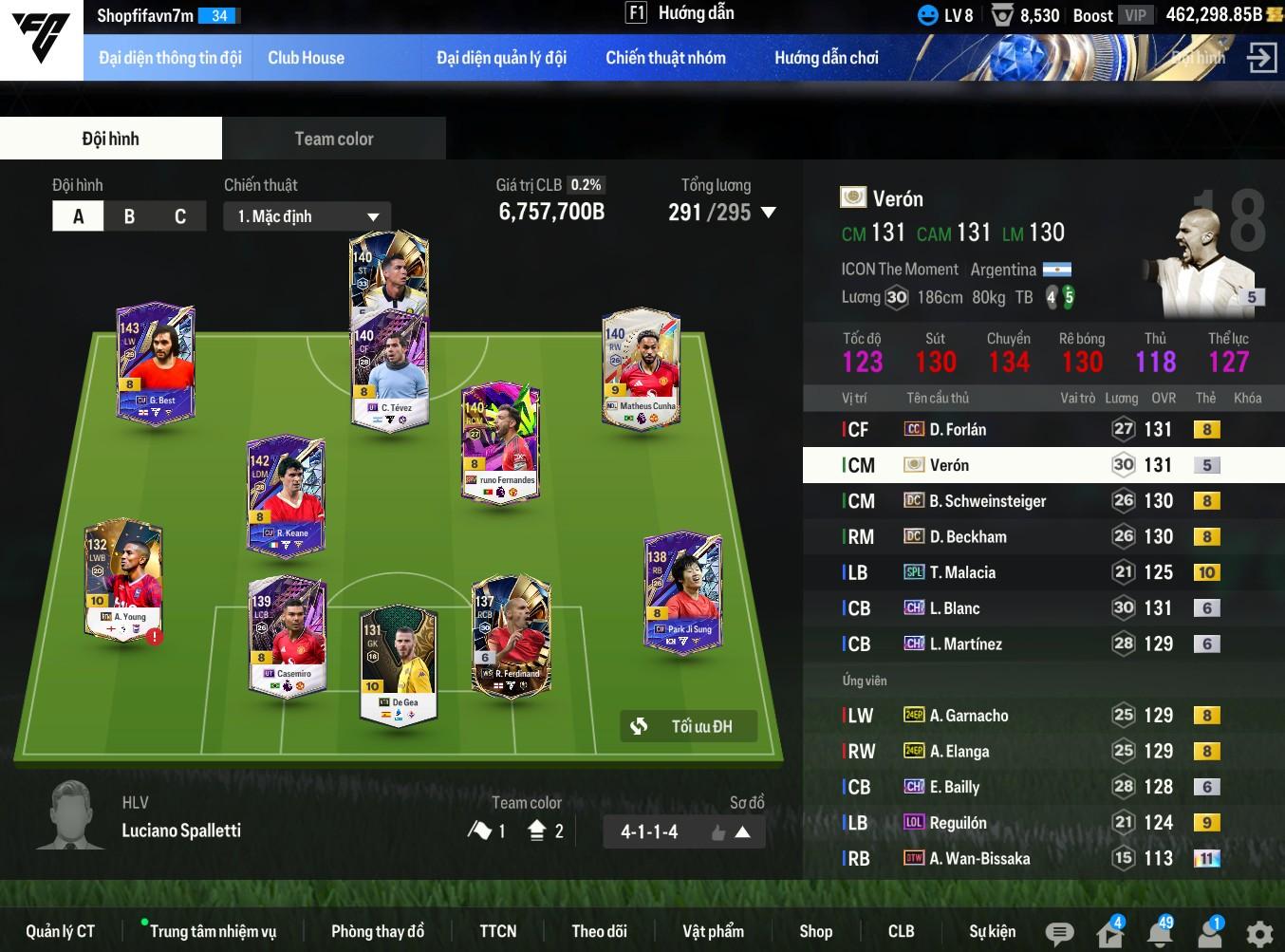Open Phòng thay đồ from bottom bar
The height and width of the screenshot is (952, 1285).
(378, 931)
